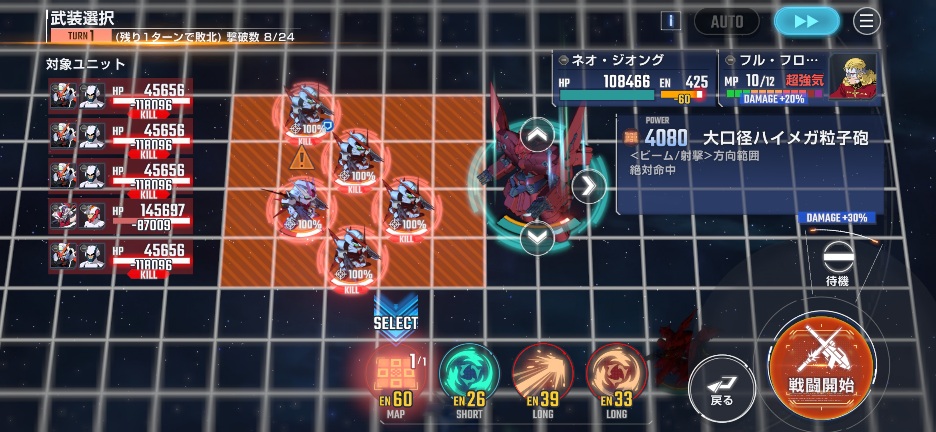Rotate attack direction with the up arrow
The height and width of the screenshot is (432, 936).
[537, 134]
